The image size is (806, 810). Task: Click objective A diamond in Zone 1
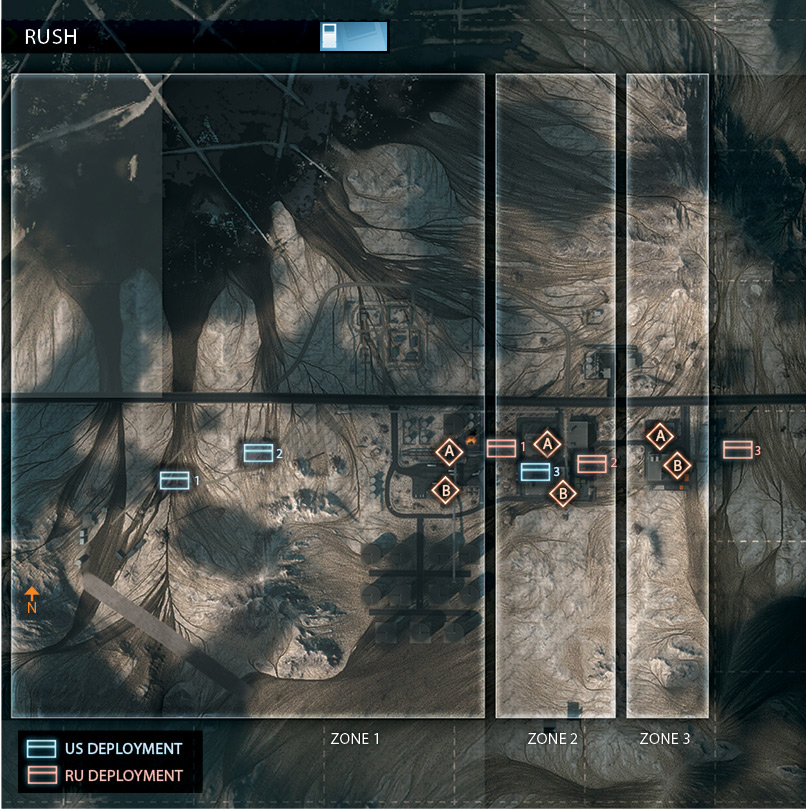(x=450, y=452)
